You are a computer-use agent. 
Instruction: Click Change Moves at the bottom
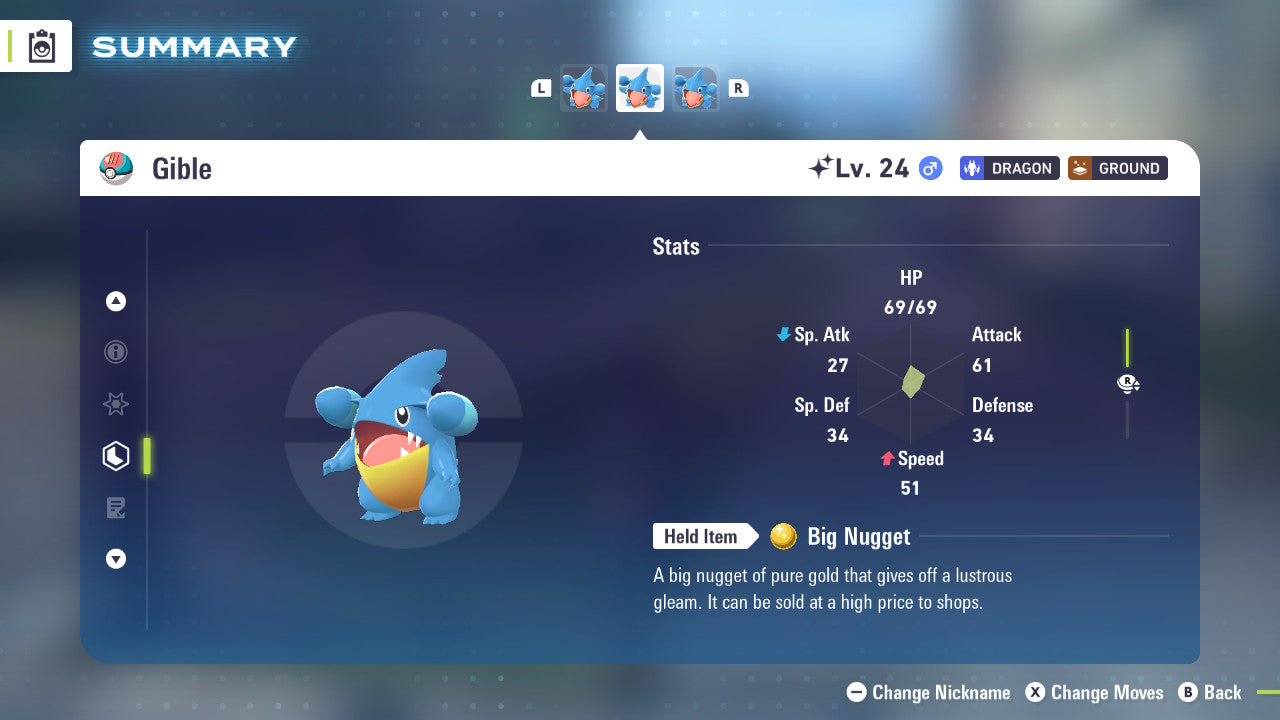click(1097, 692)
